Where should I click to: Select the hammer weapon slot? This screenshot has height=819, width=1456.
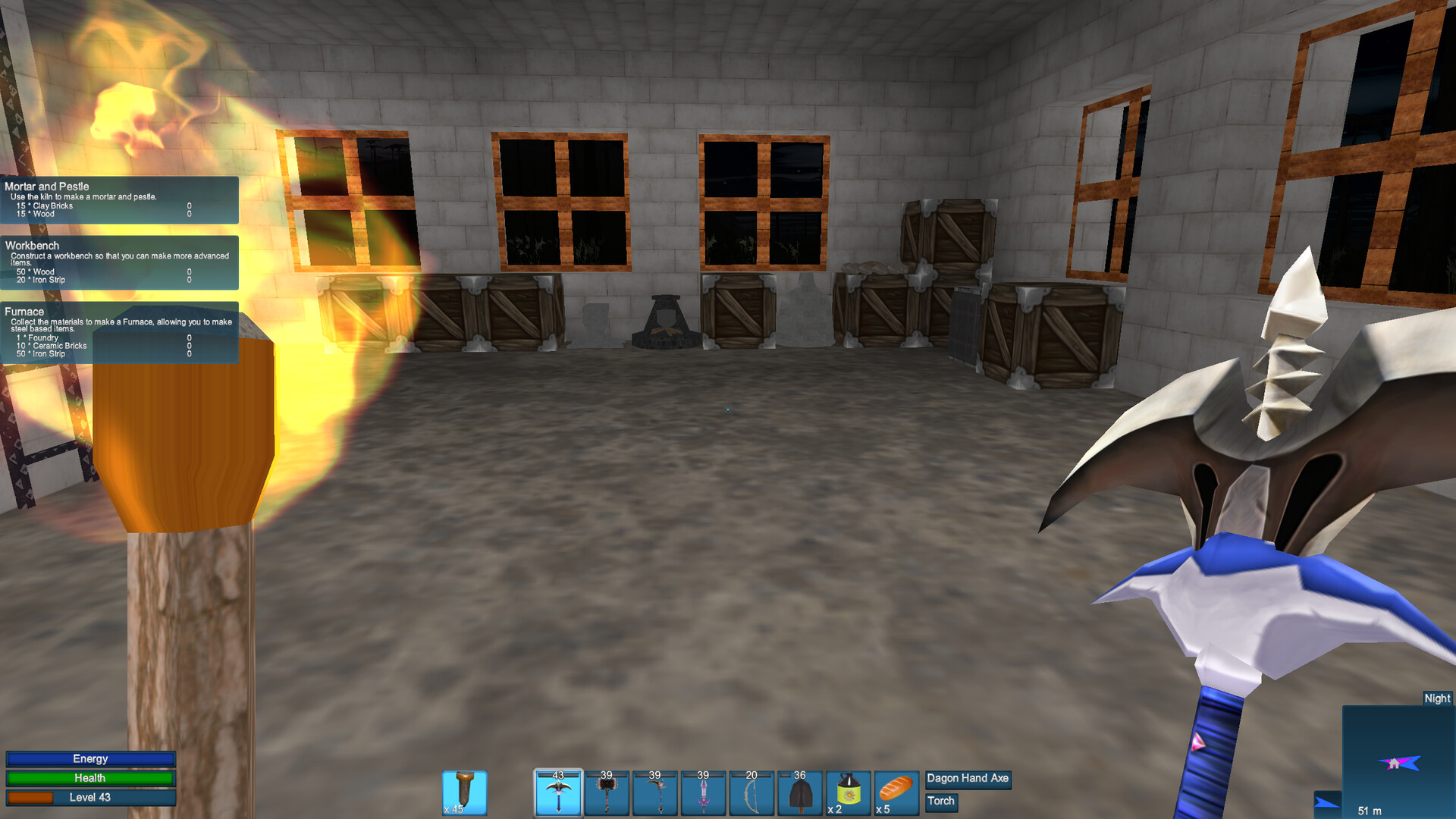(606, 791)
